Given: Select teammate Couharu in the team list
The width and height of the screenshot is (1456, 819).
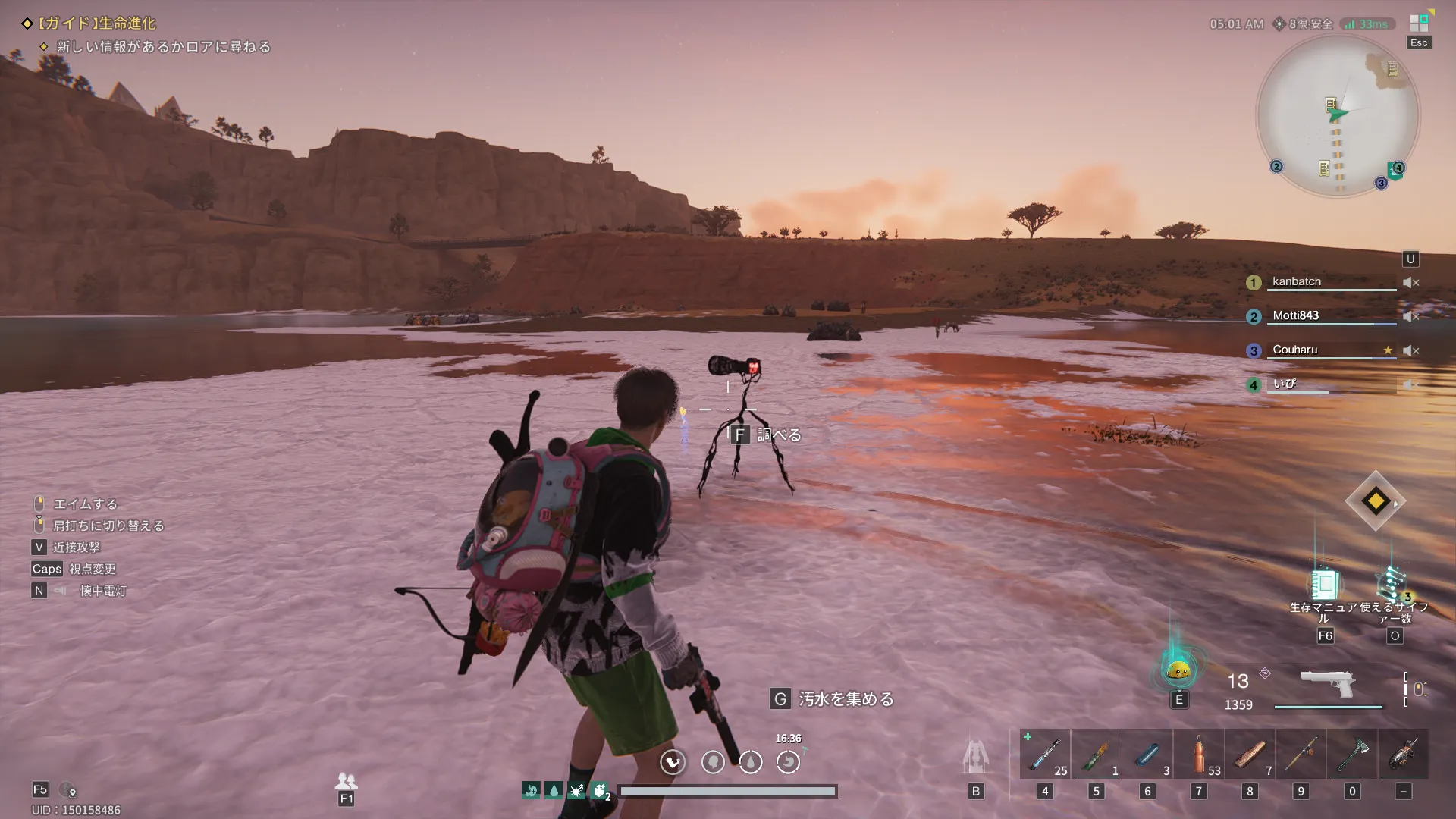Looking at the screenshot, I should click(1294, 350).
